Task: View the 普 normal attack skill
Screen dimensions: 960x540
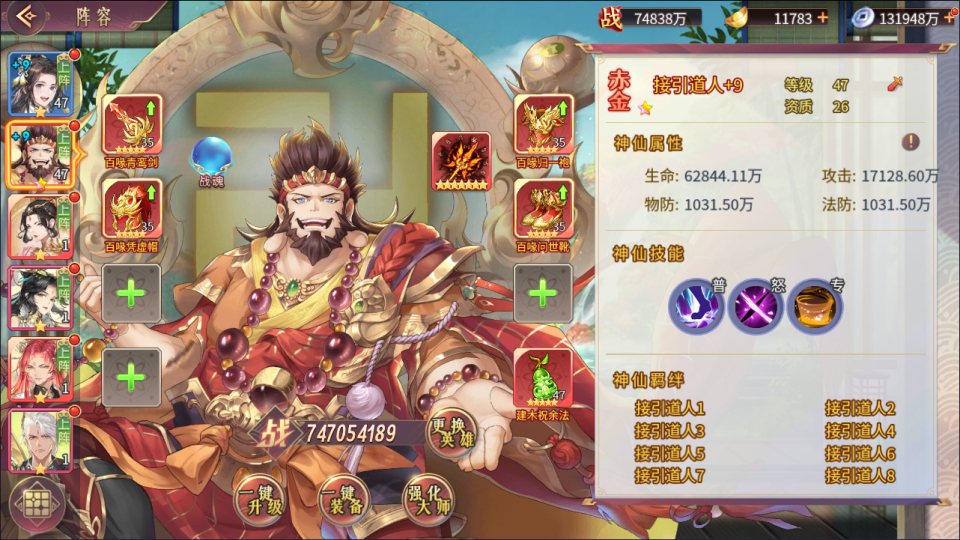Action: point(696,306)
